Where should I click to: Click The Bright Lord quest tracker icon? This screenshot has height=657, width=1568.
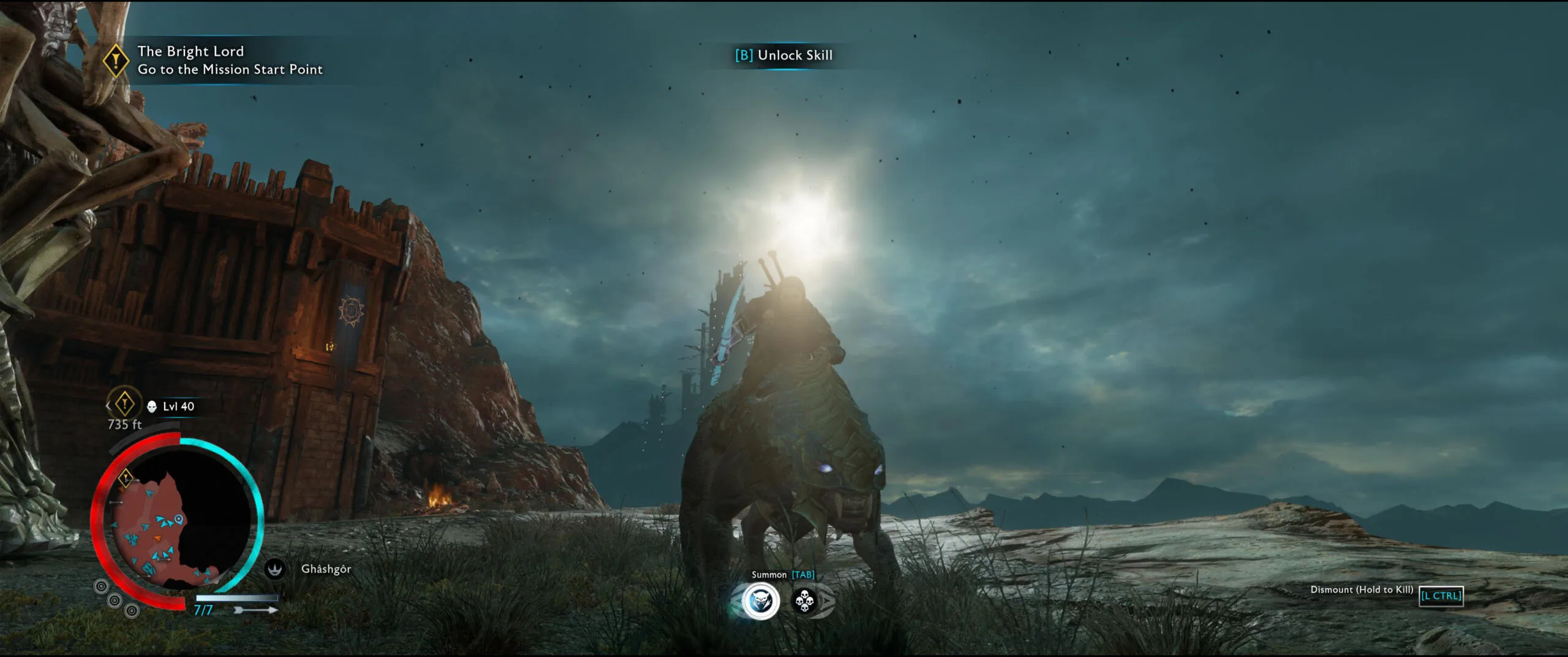pyautogui.click(x=115, y=61)
